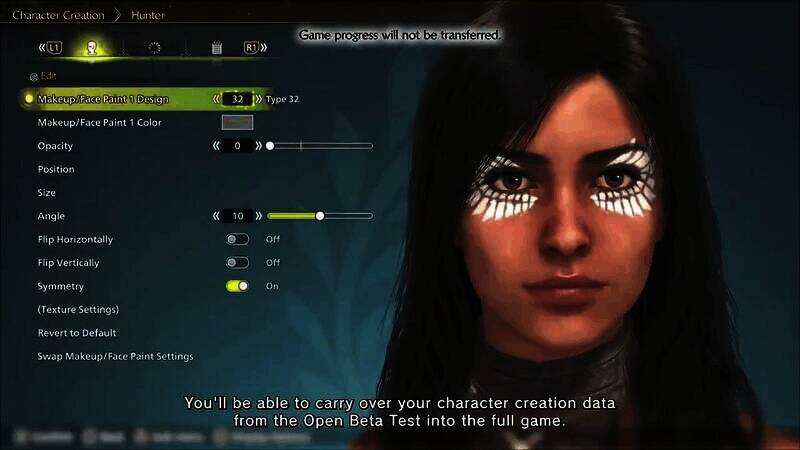Open the Makeup/Face Paint 1 Color swatch
The height and width of the screenshot is (450, 800).
point(237,122)
